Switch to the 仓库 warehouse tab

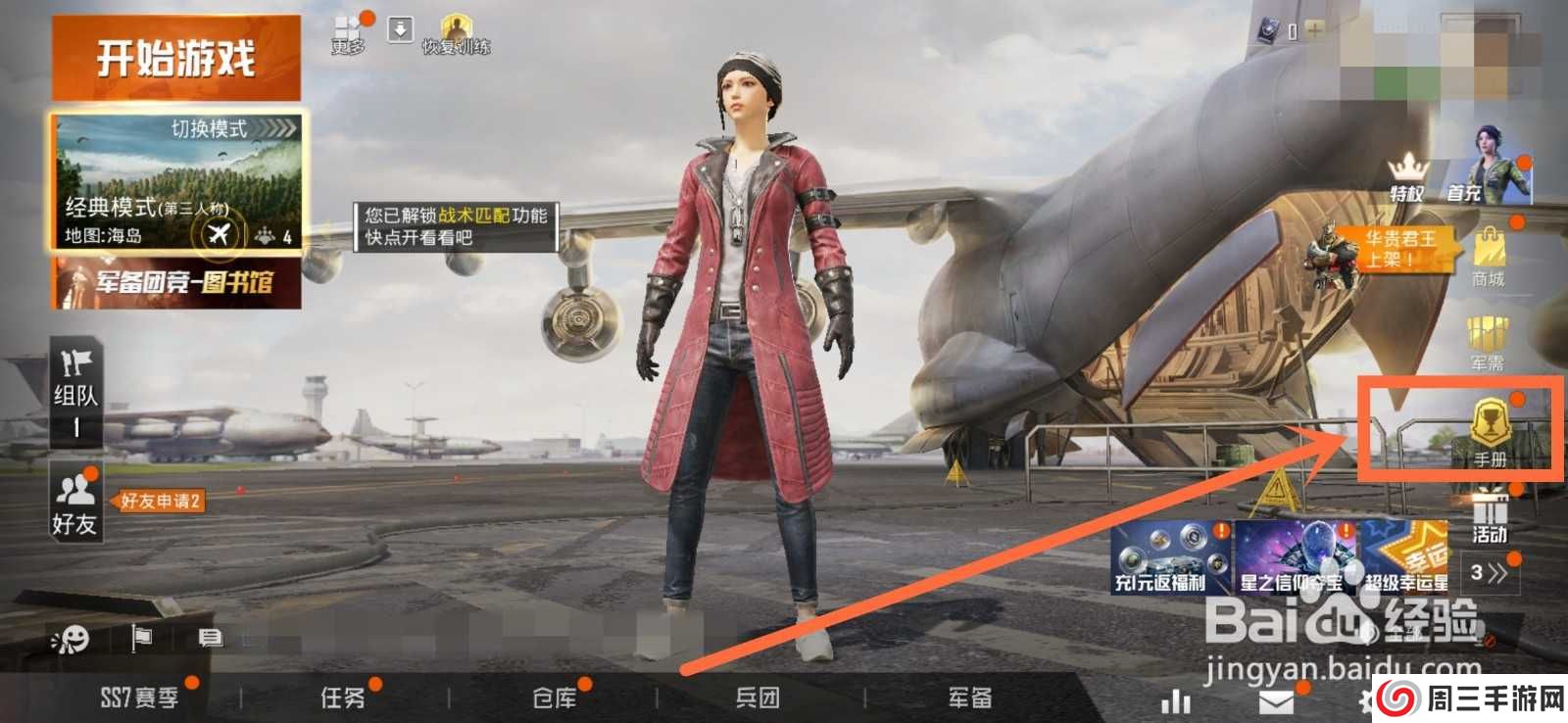coord(554,699)
